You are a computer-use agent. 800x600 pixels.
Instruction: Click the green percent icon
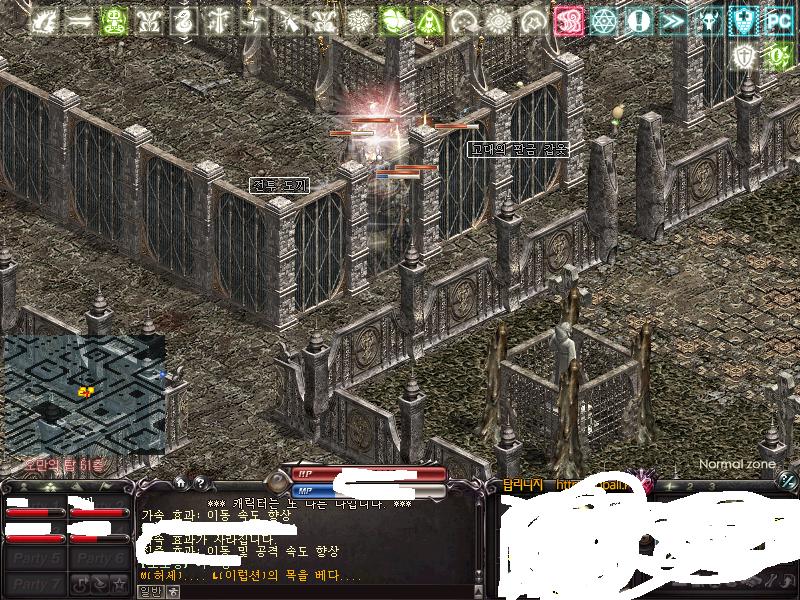coord(776,55)
